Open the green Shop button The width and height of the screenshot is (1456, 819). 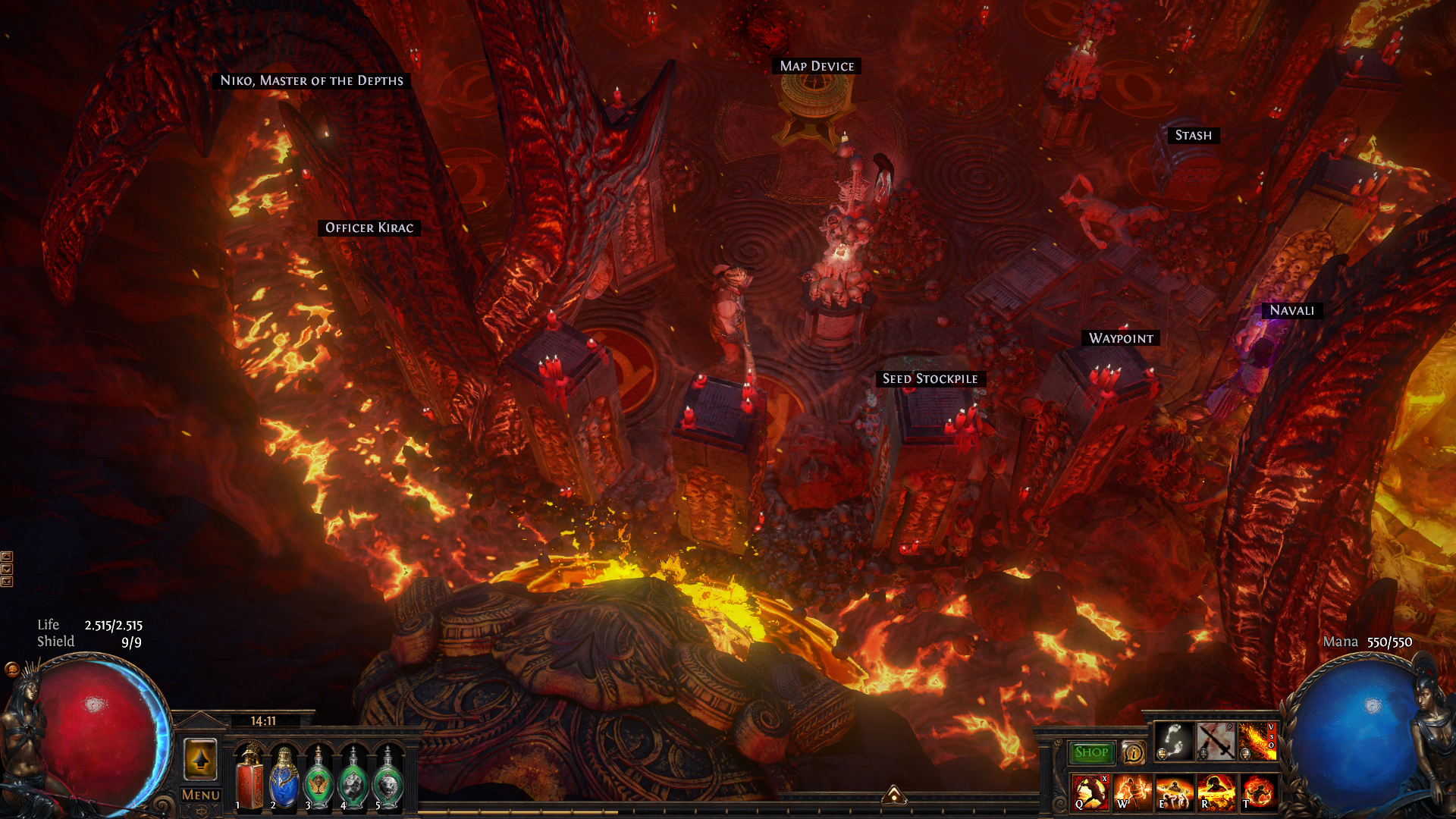click(x=1091, y=752)
